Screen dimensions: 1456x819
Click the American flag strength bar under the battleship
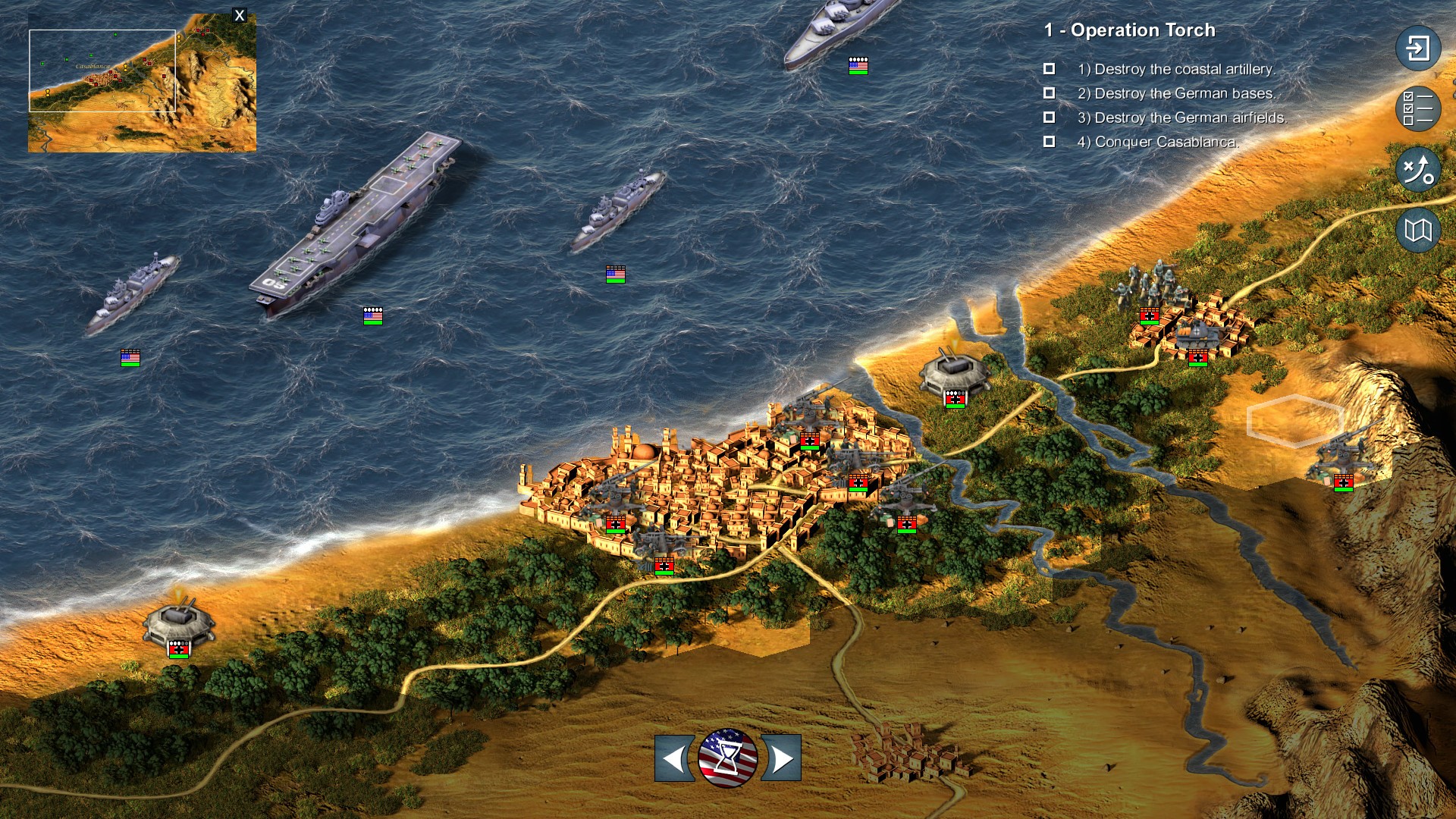point(857,67)
